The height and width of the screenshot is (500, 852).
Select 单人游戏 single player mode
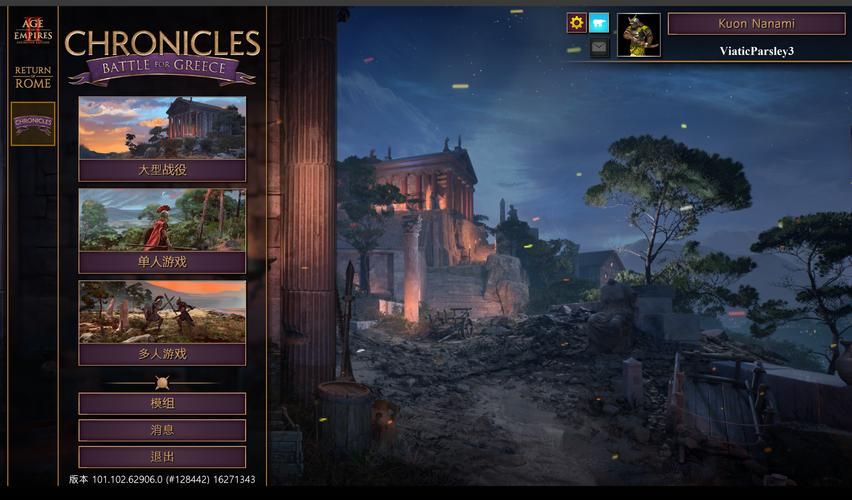162,230
